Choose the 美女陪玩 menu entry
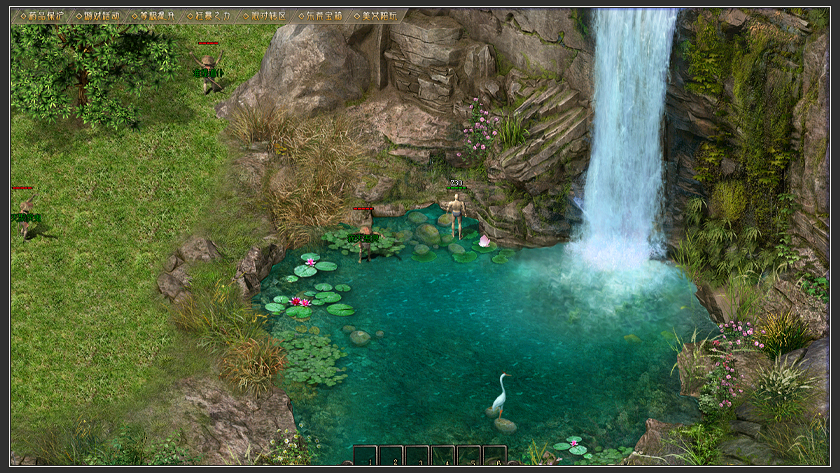This screenshot has height=473, width=840. [x=379, y=16]
